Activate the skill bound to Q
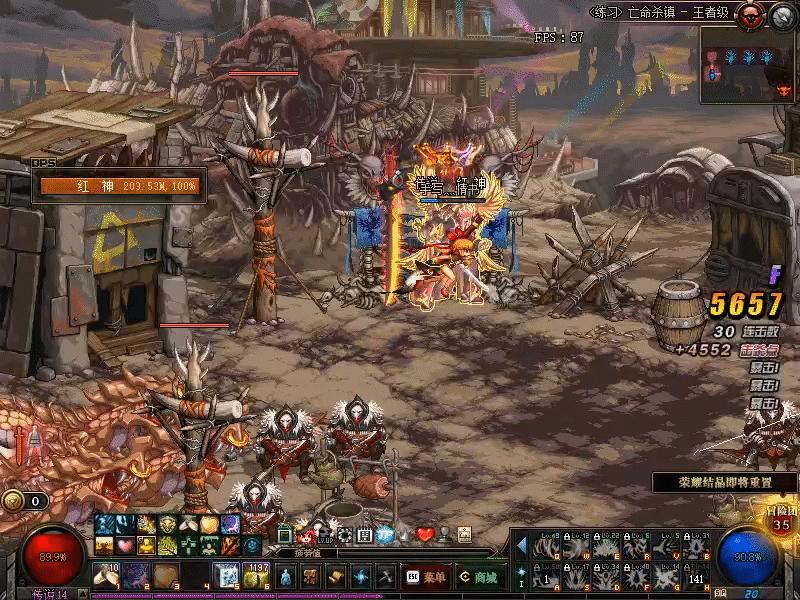 545,547
